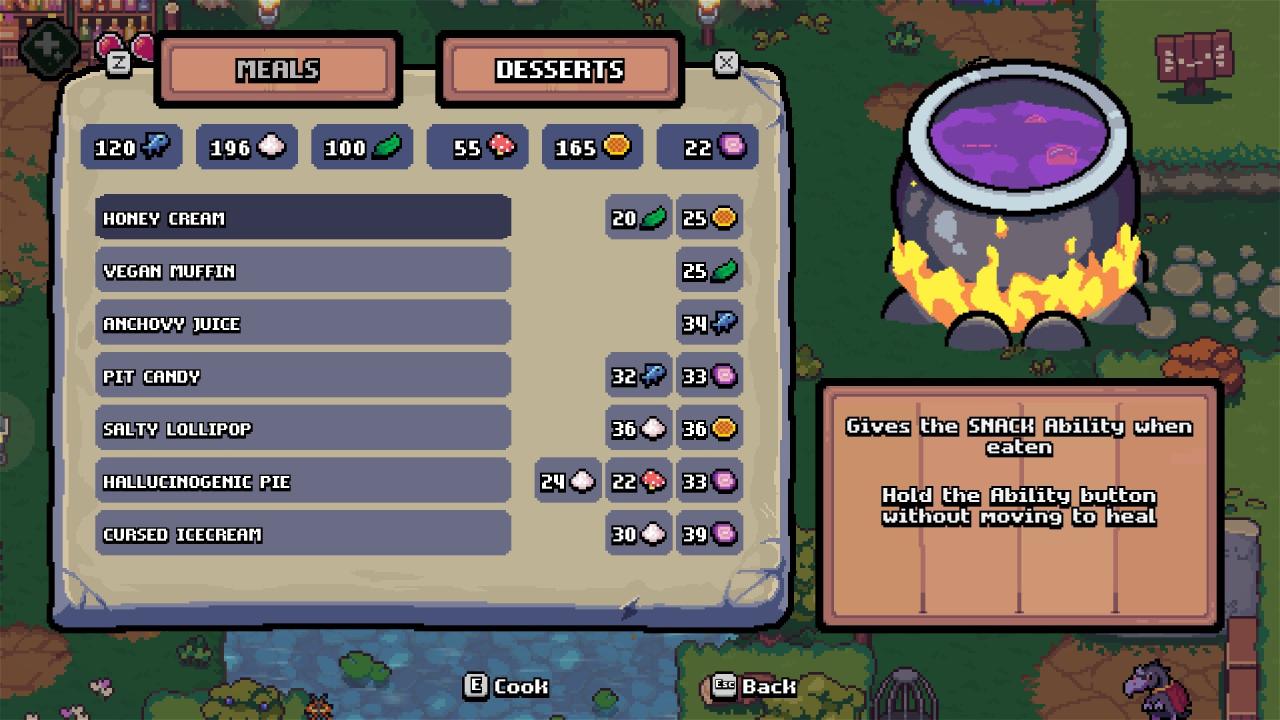Viewport: 1280px width, 720px height.
Task: Pick the Anchovy Juice recipe
Action: tap(303, 324)
